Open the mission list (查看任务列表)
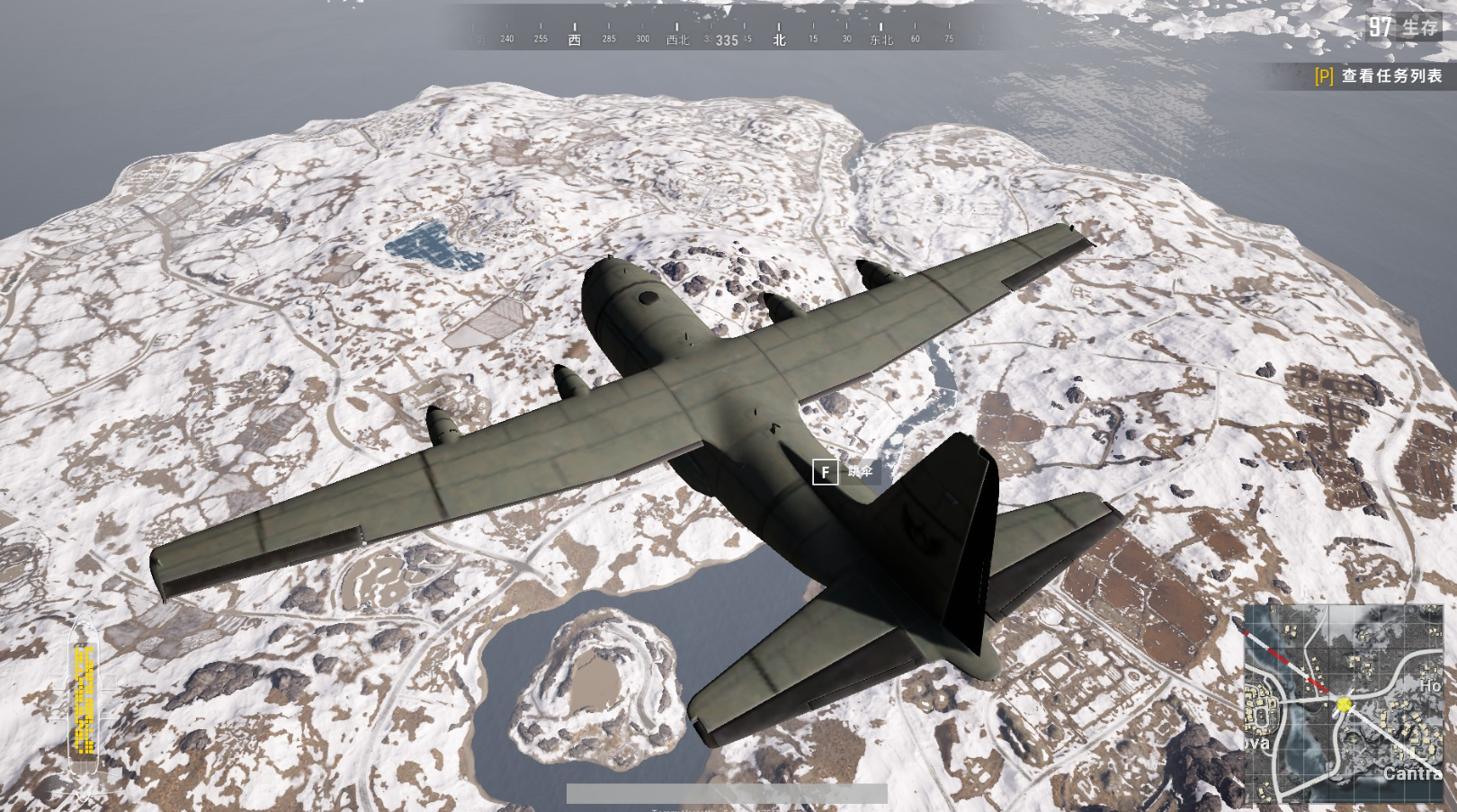The width and height of the screenshot is (1457, 812). point(1380,76)
